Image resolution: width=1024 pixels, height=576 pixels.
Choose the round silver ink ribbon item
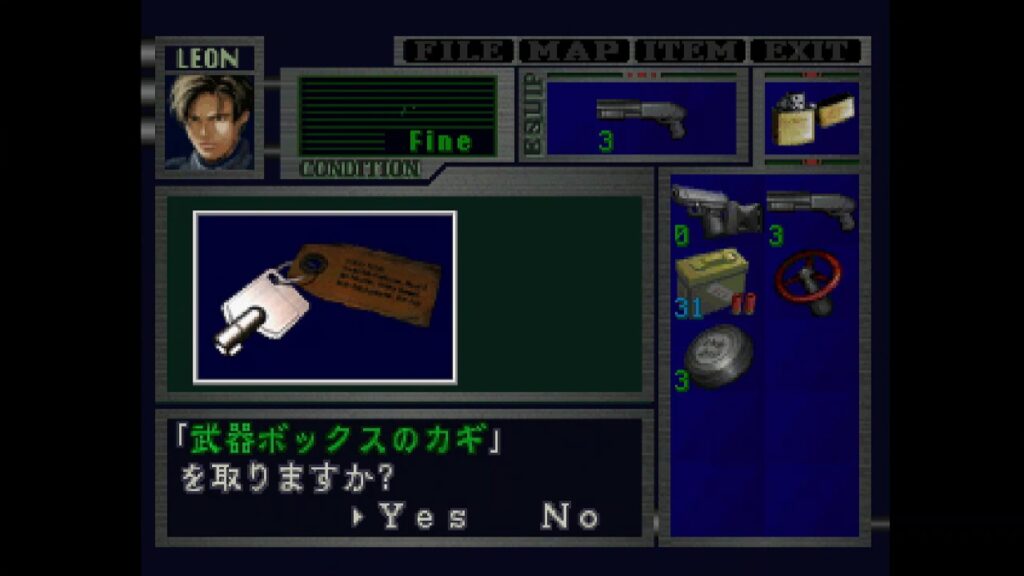tap(716, 358)
